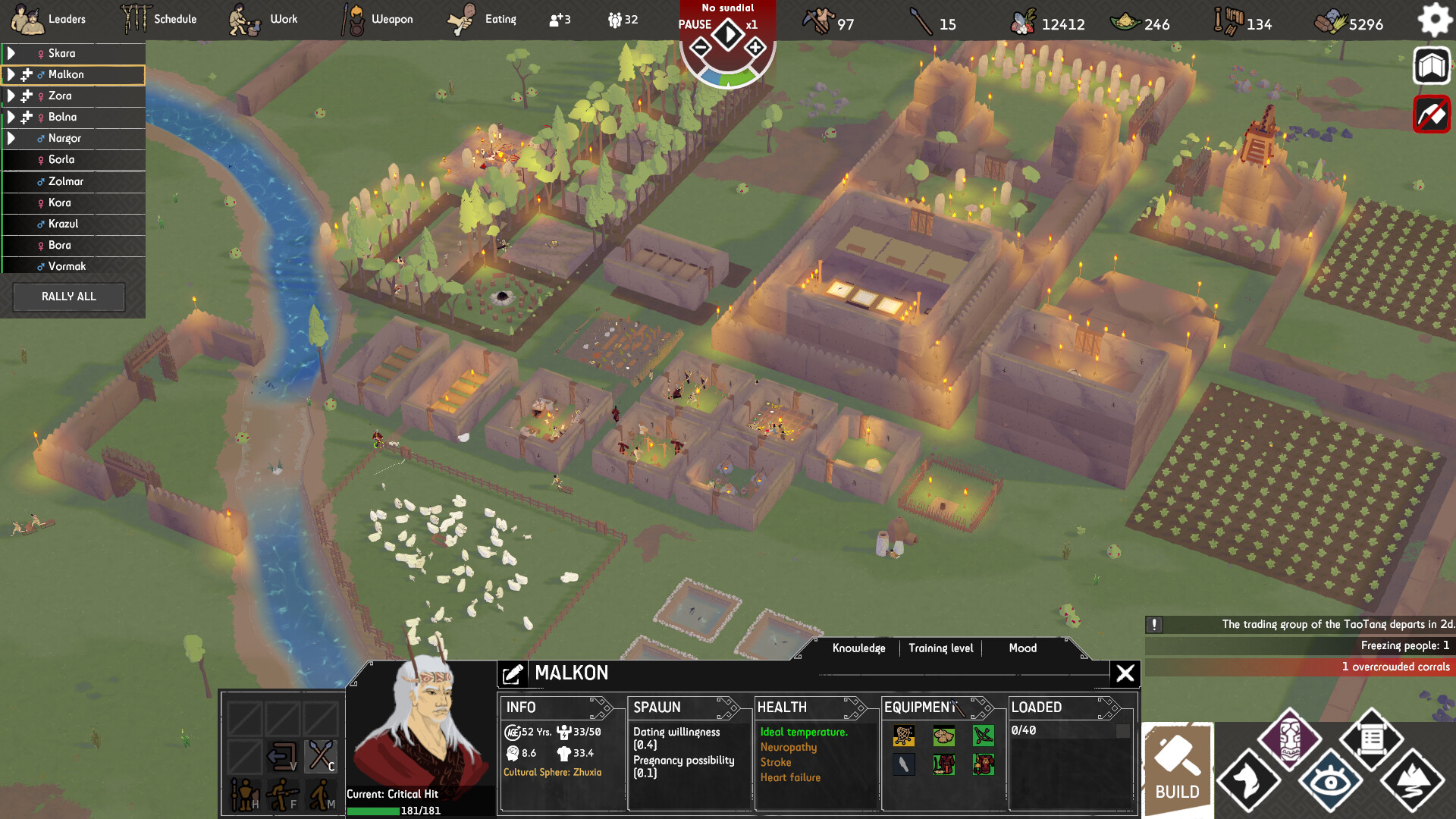Image resolution: width=1456 pixels, height=819 pixels.
Task: Click the pencil to rename Malkon
Action: (x=515, y=673)
